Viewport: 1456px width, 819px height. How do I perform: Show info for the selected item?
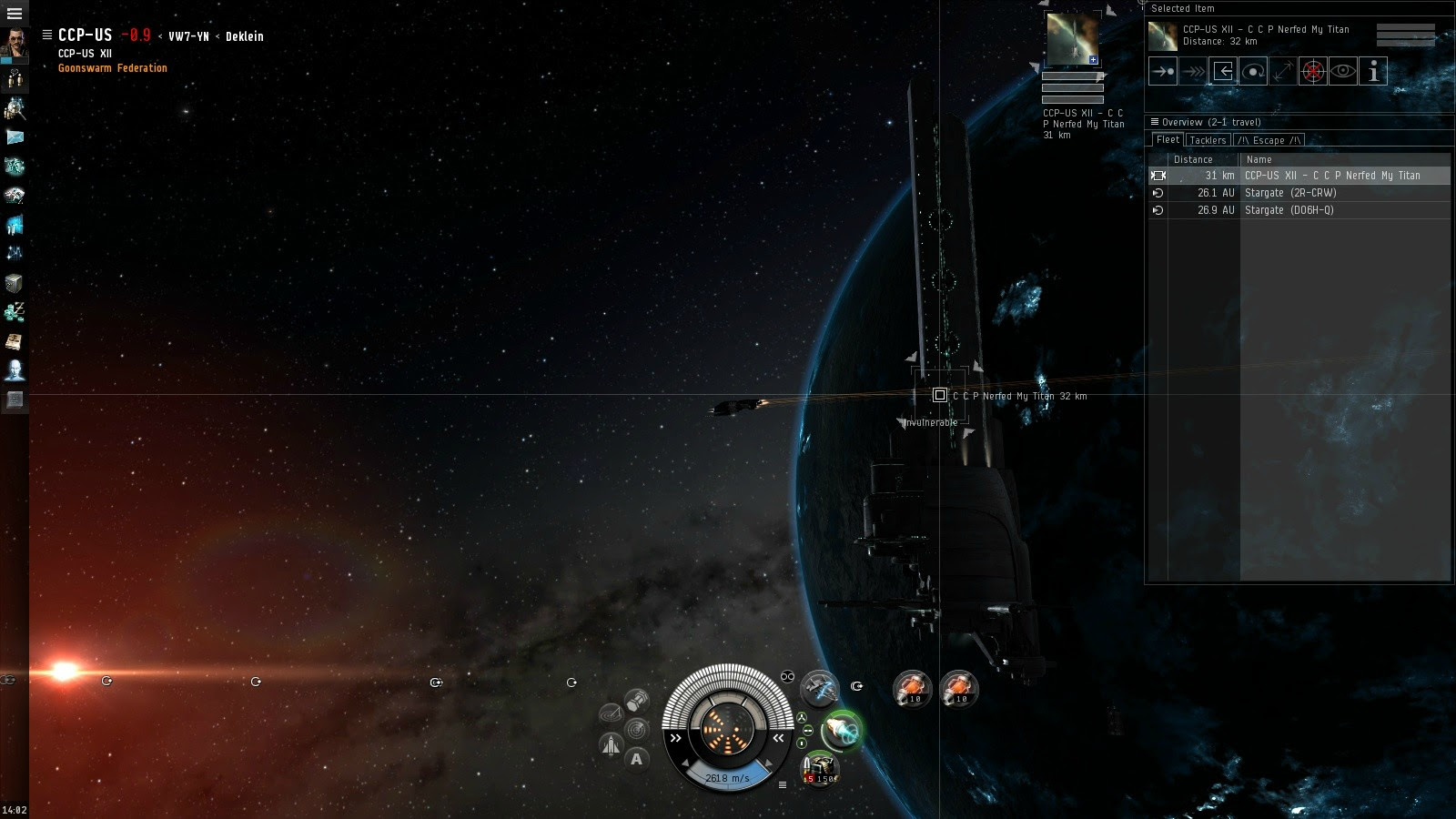click(1373, 71)
